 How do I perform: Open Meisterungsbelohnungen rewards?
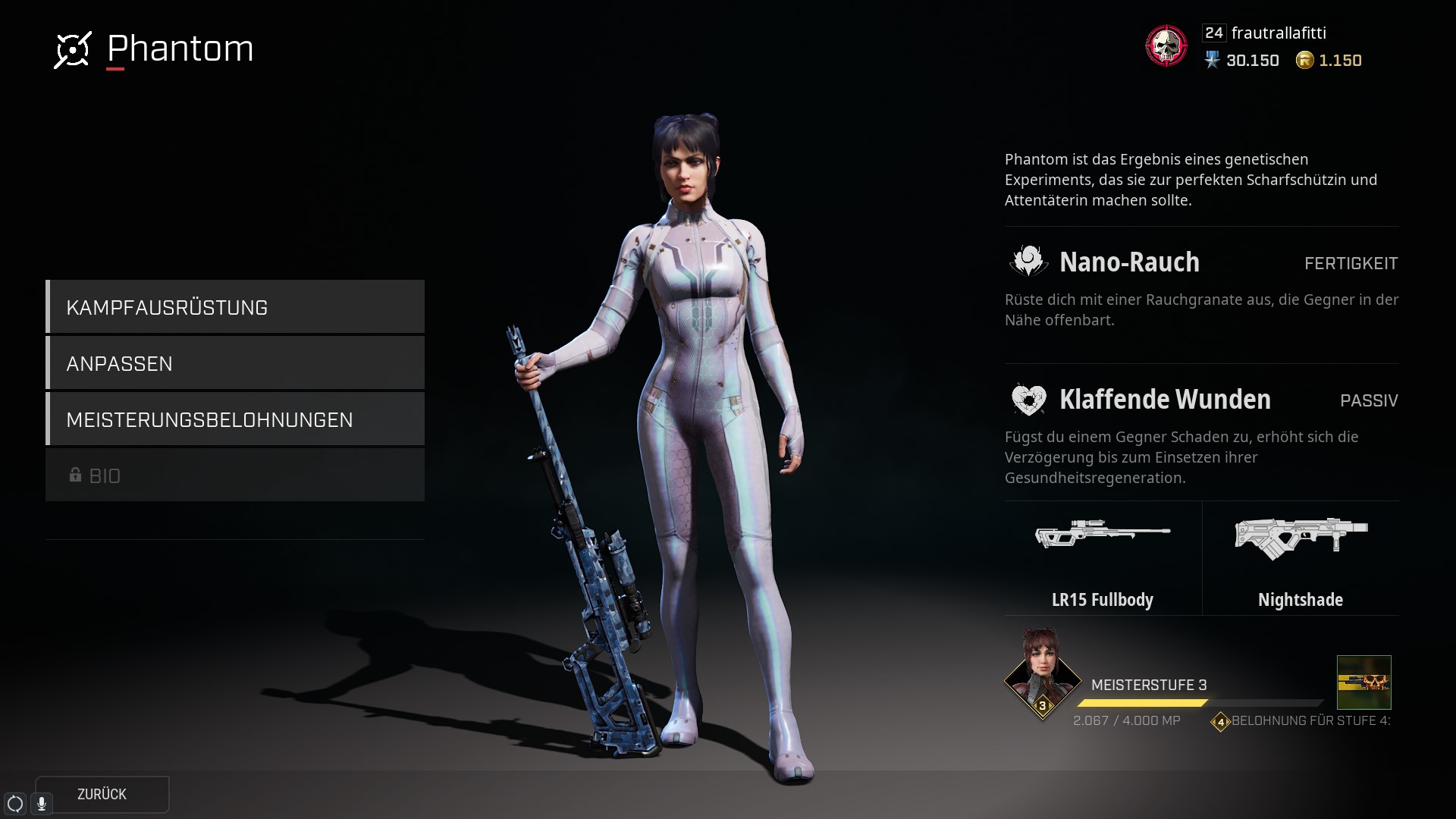(235, 419)
